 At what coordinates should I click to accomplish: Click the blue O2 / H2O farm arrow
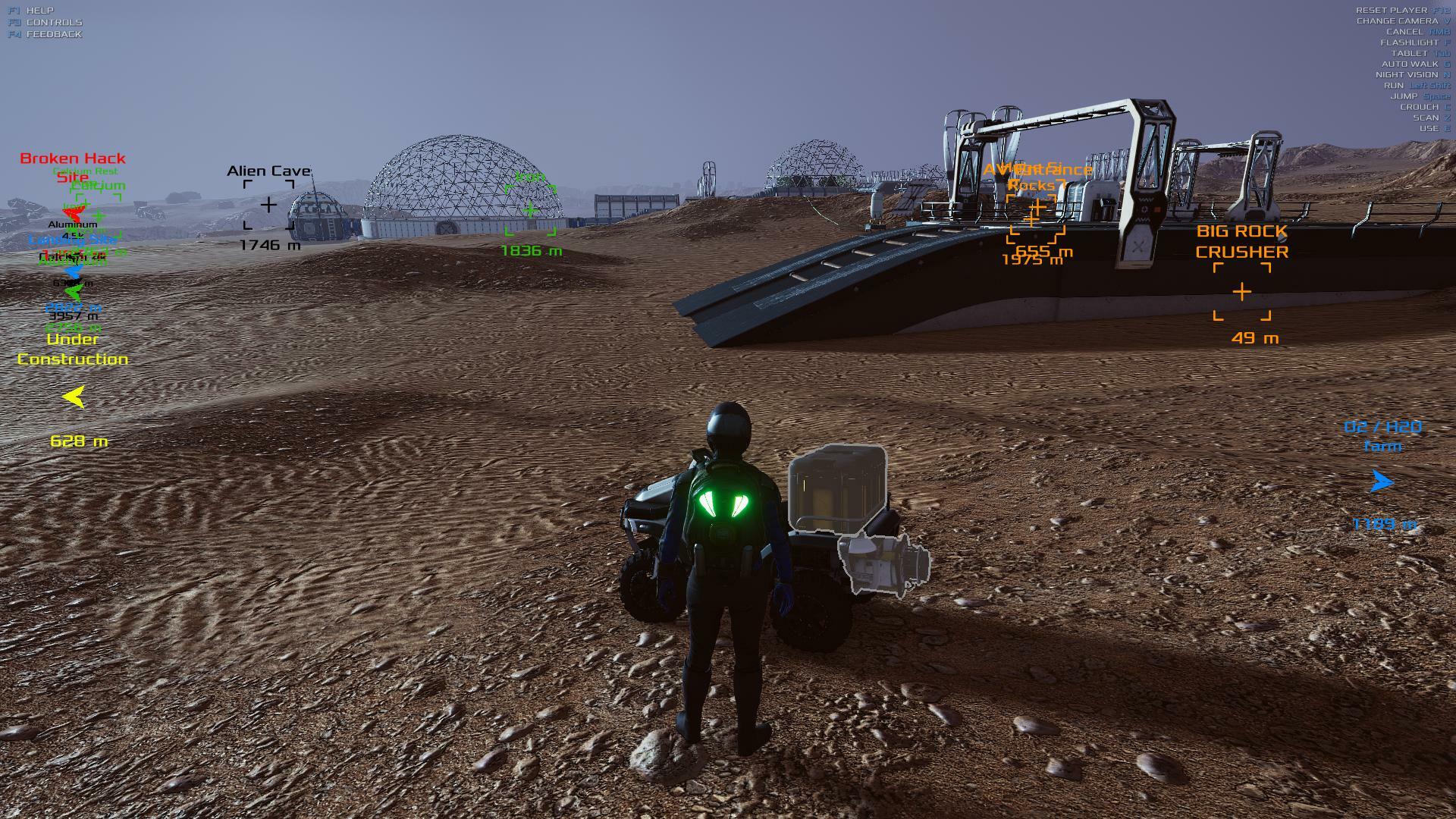pyautogui.click(x=1382, y=482)
